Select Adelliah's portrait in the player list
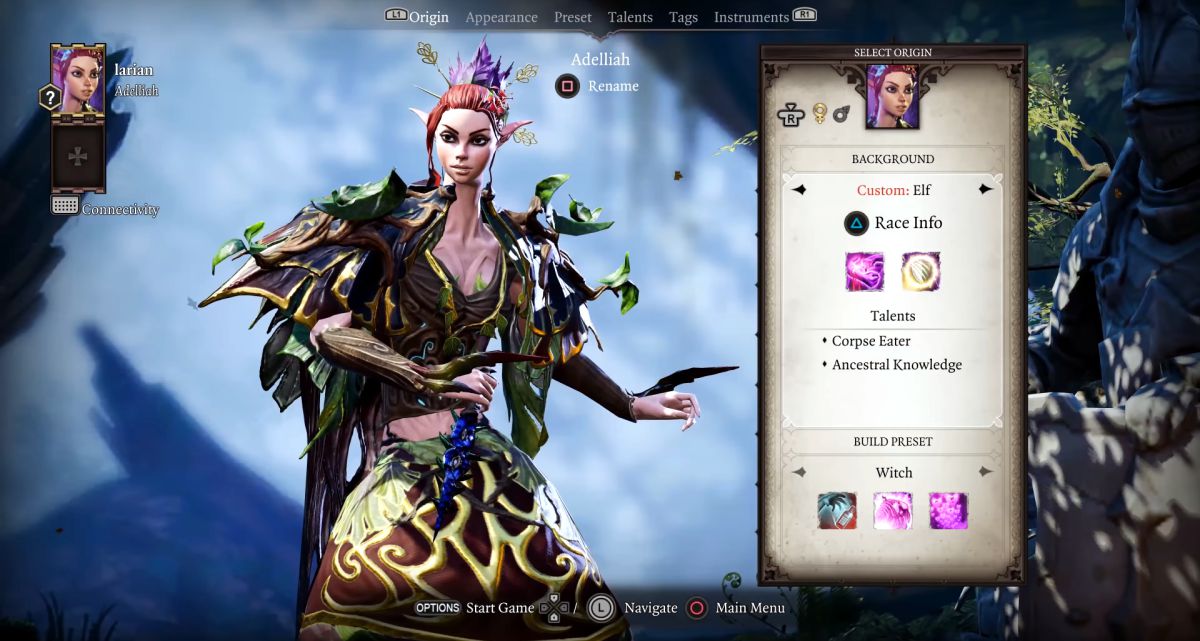Image resolution: width=1200 pixels, height=641 pixels. pyautogui.click(x=77, y=79)
